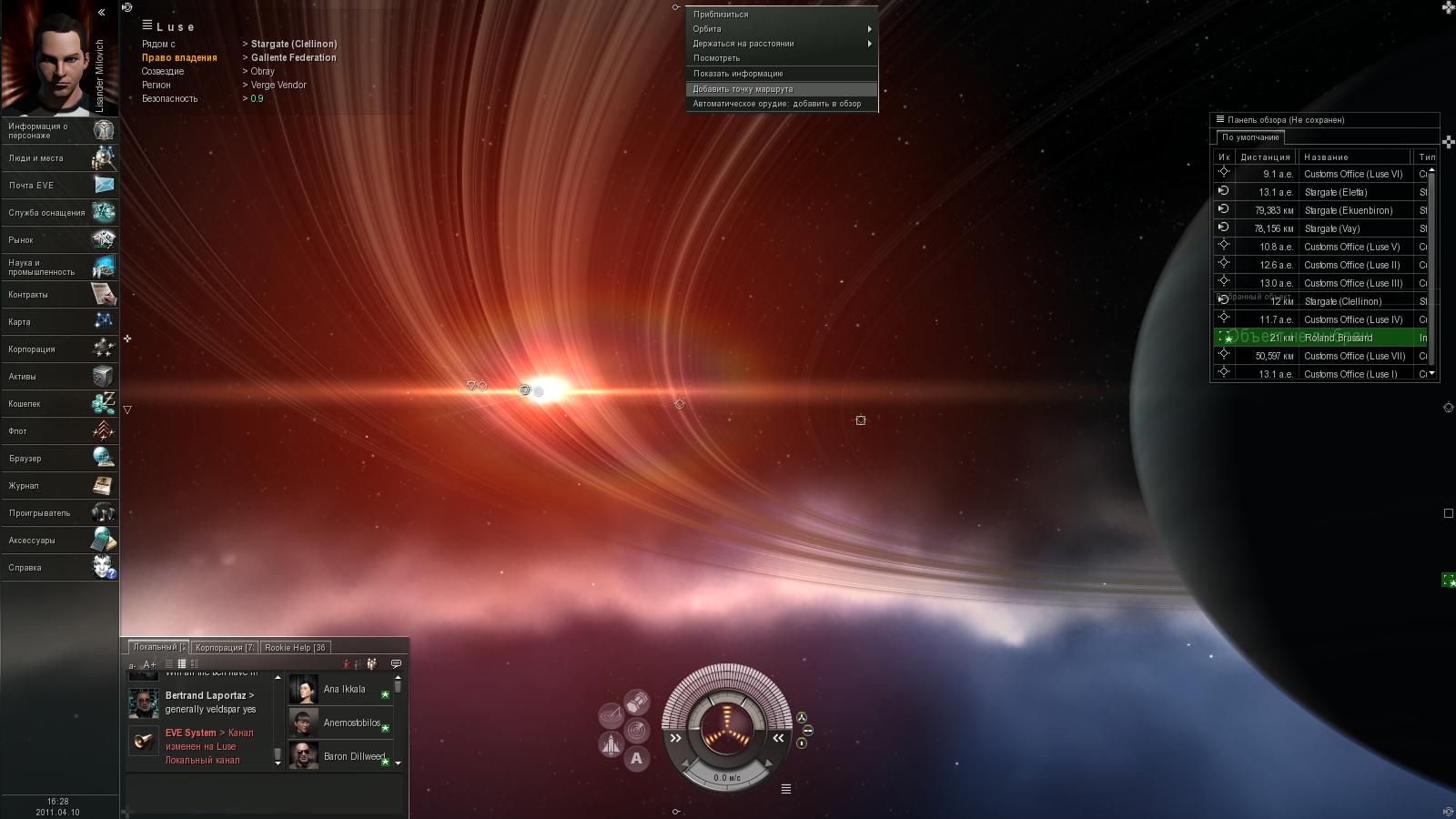1456x819 pixels.
Task: Open the По умолчанию overview tab
Action: click(1250, 137)
